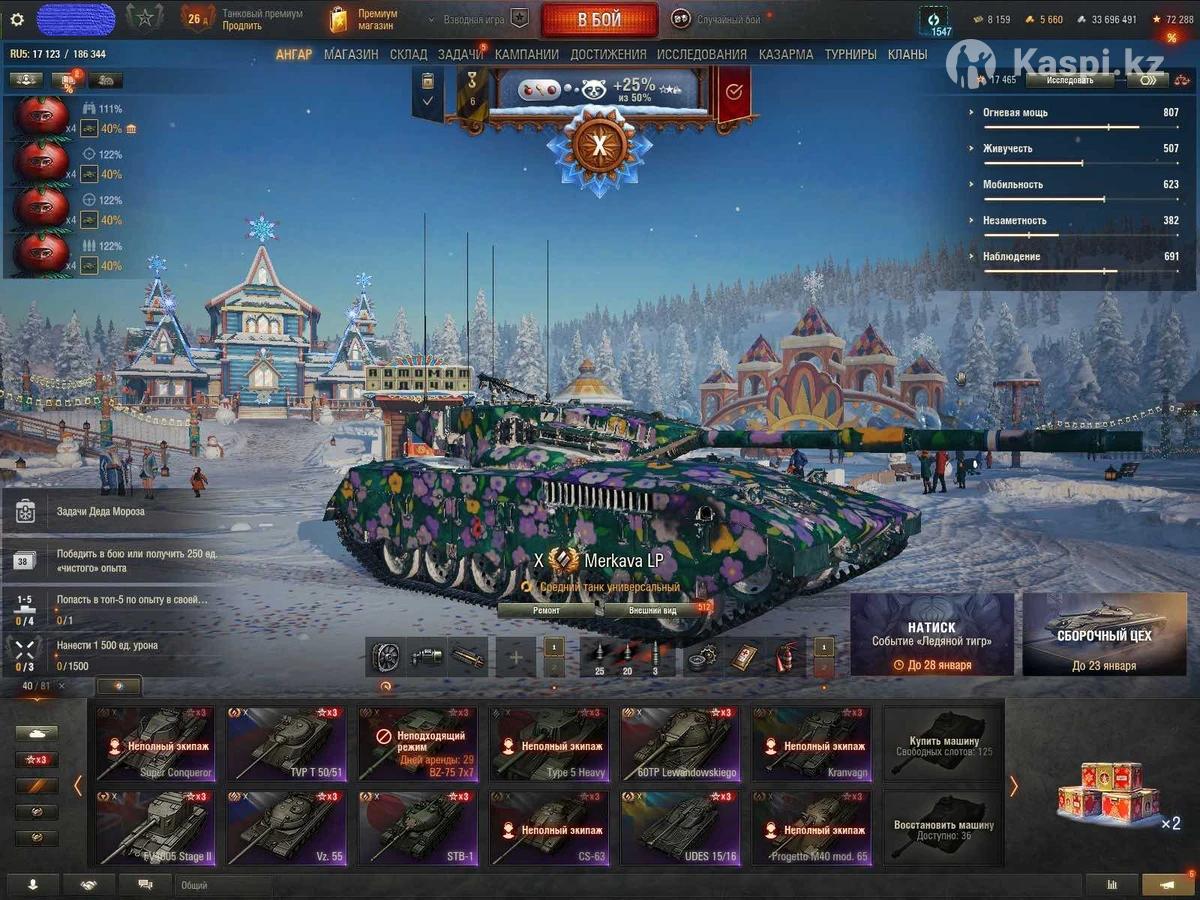Click the Премиум магазин button
The image size is (1200, 900).
366,19
